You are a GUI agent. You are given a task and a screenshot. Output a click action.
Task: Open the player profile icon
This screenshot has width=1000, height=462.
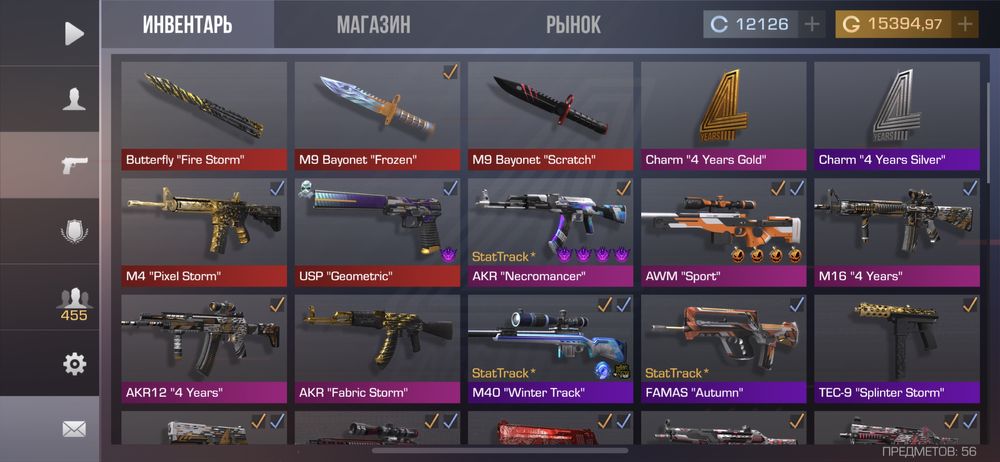pos(74,99)
